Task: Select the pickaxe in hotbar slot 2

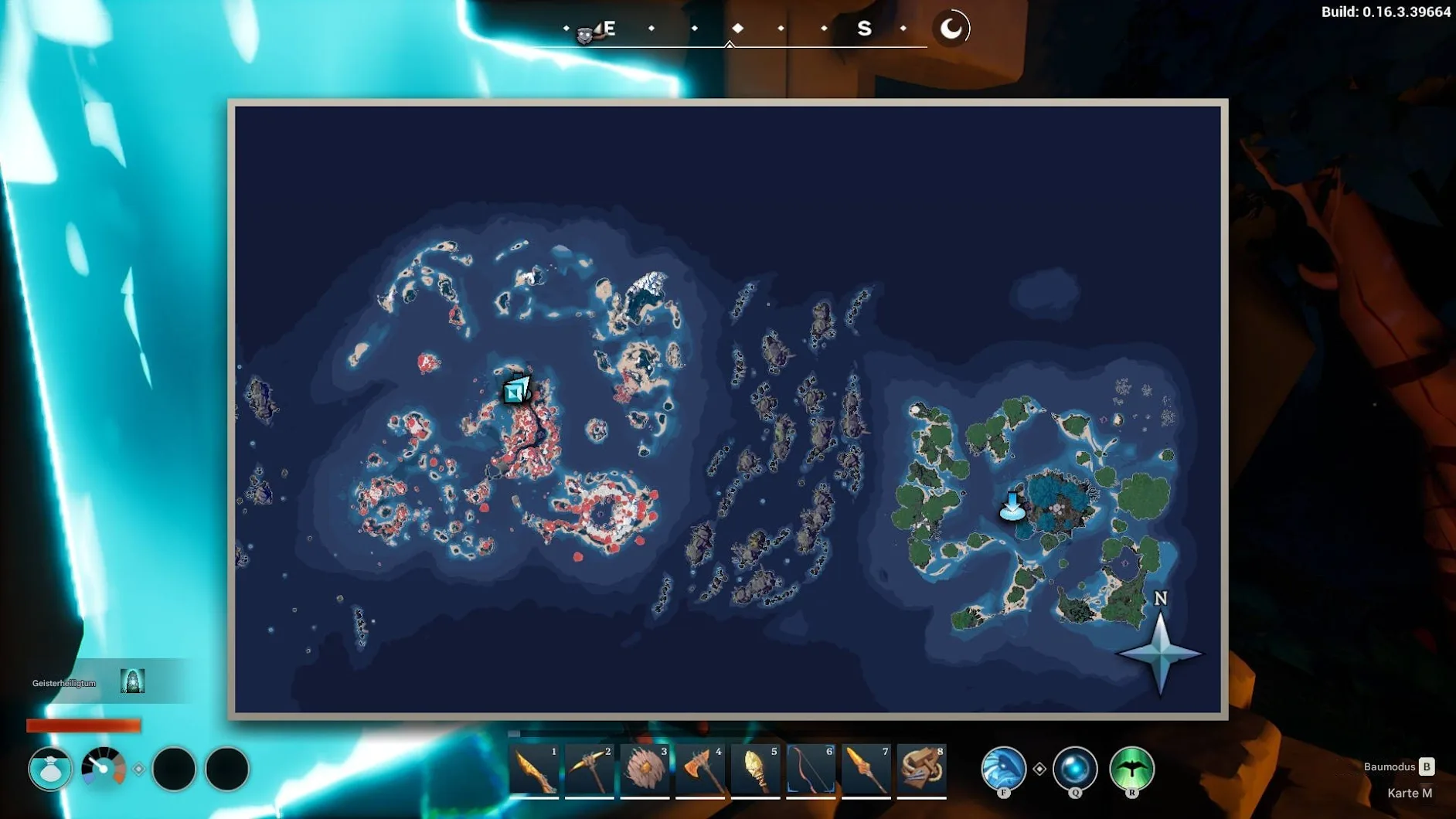Action: tap(590, 770)
